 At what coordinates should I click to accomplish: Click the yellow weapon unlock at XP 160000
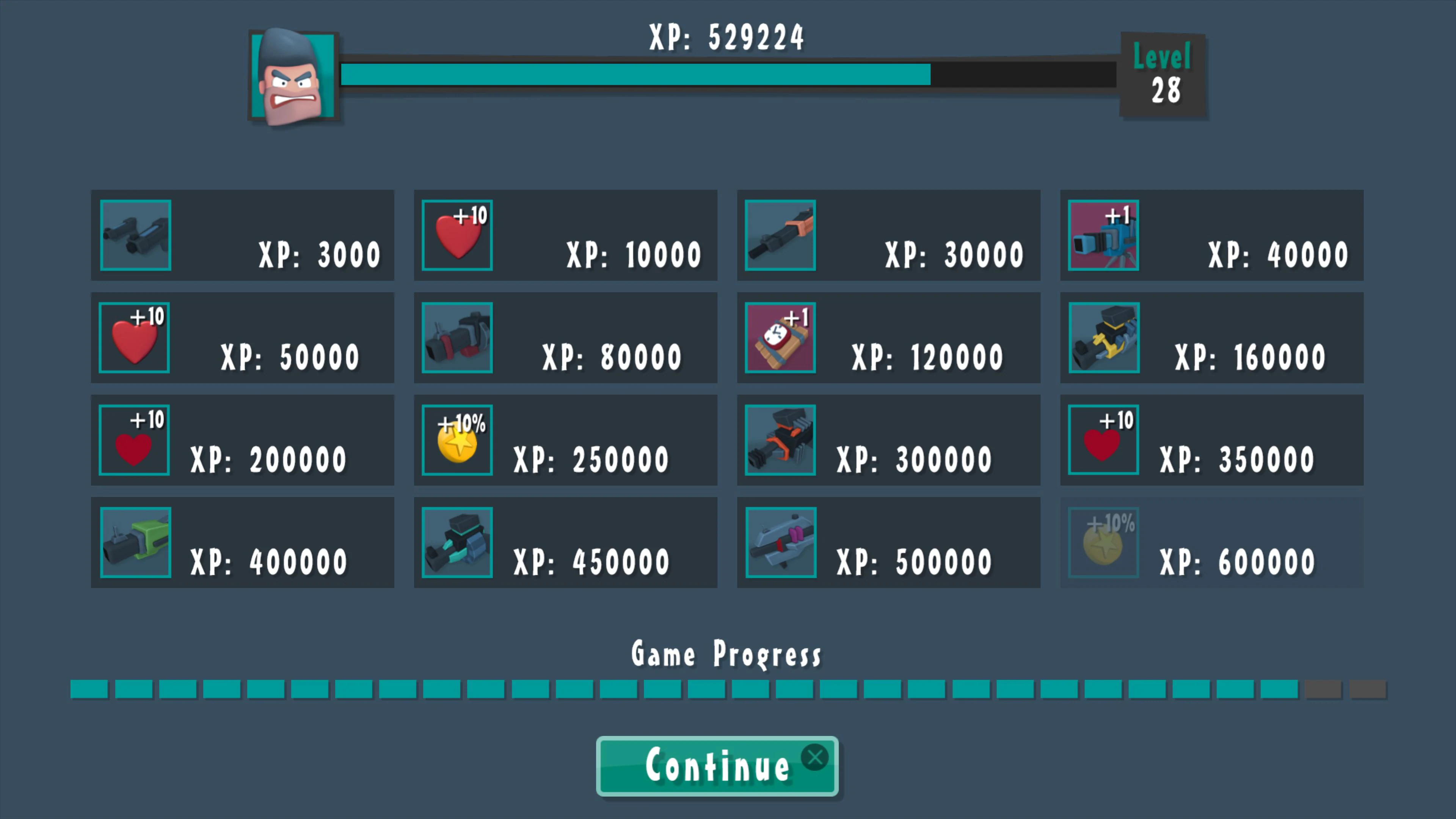point(1103,337)
